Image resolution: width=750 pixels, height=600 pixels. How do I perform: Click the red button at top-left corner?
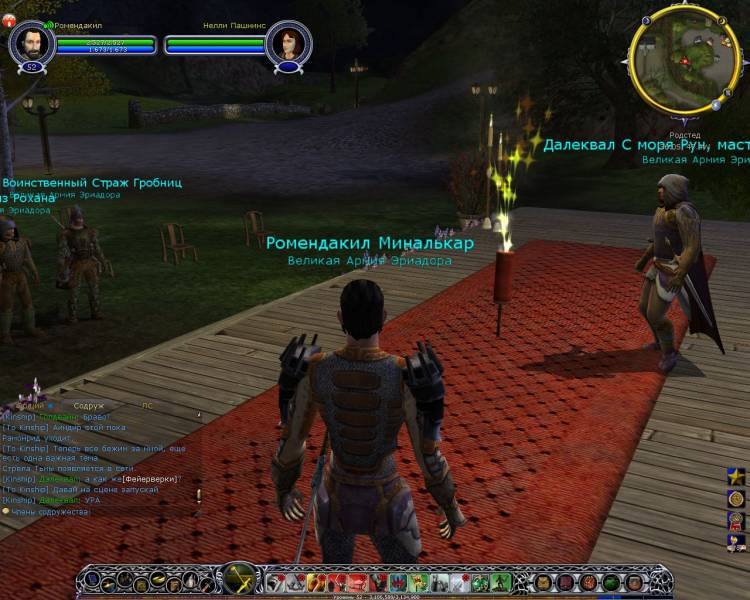pyautogui.click(x=7, y=22)
